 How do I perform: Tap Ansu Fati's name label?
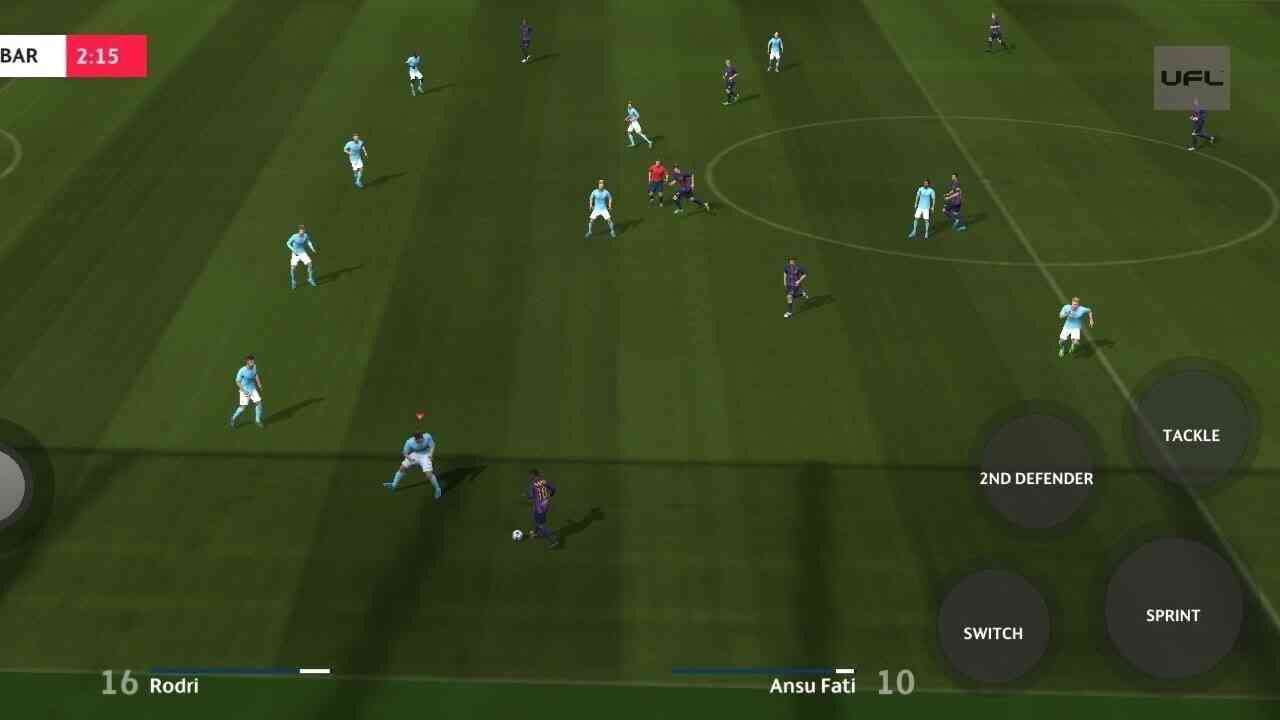[813, 685]
